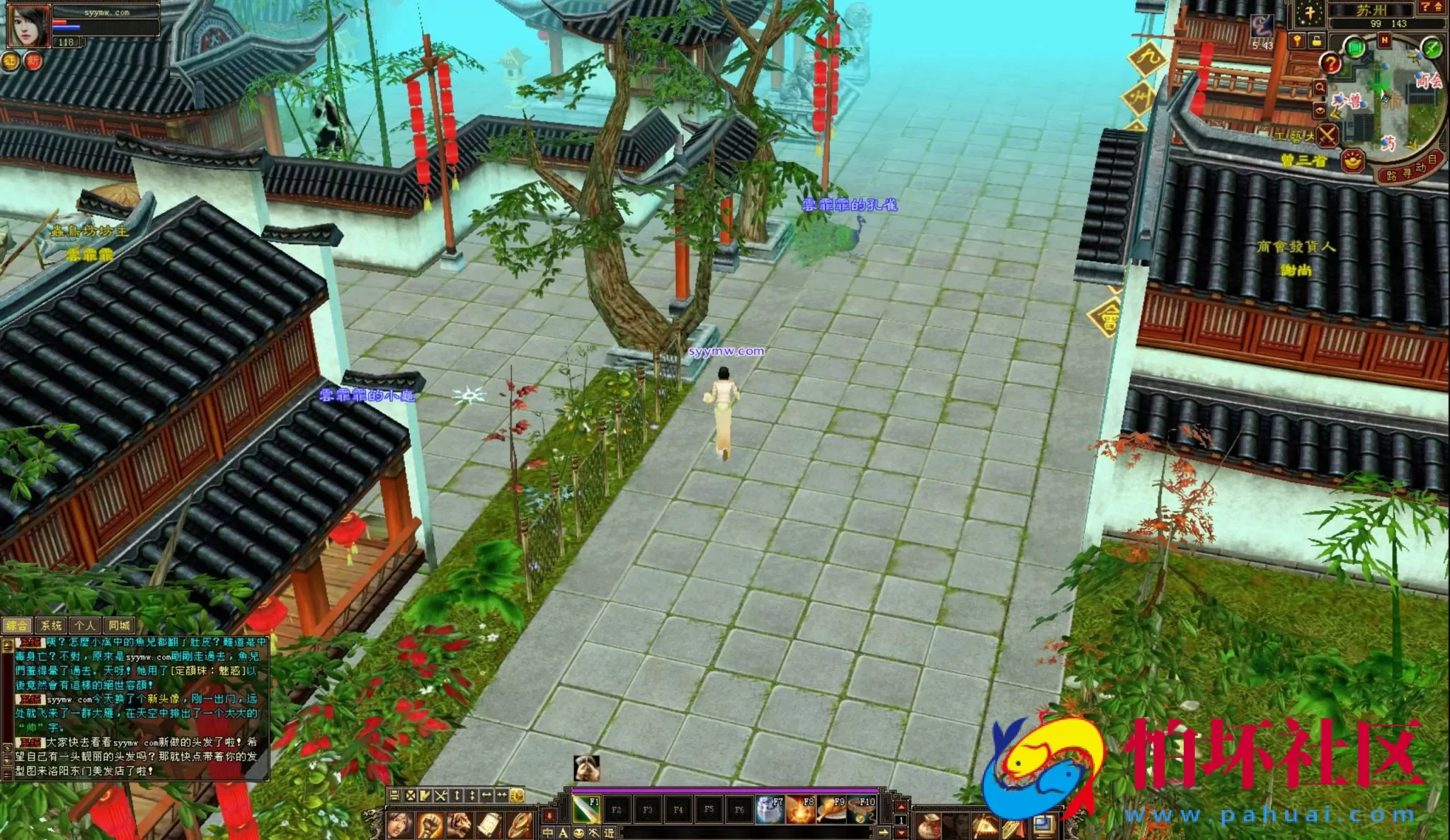This screenshot has height=840, width=1450.
Task: Open the gold ingot shop button
Action: [x=1353, y=161]
